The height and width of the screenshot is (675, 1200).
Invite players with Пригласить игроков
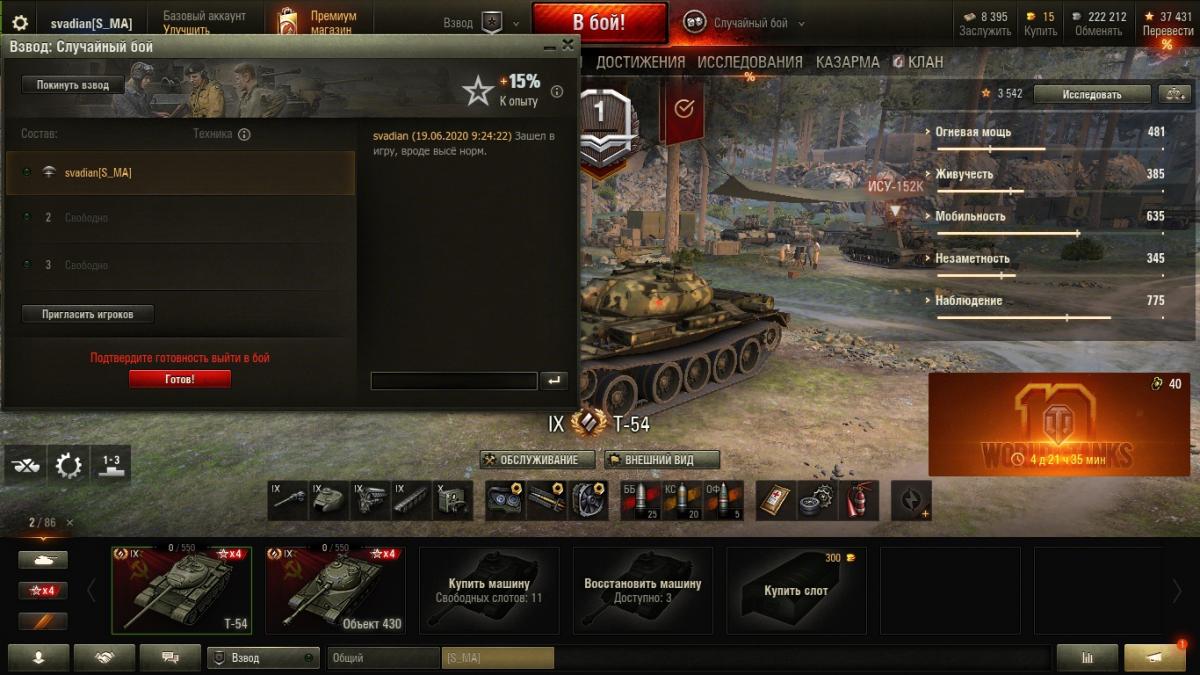point(88,314)
